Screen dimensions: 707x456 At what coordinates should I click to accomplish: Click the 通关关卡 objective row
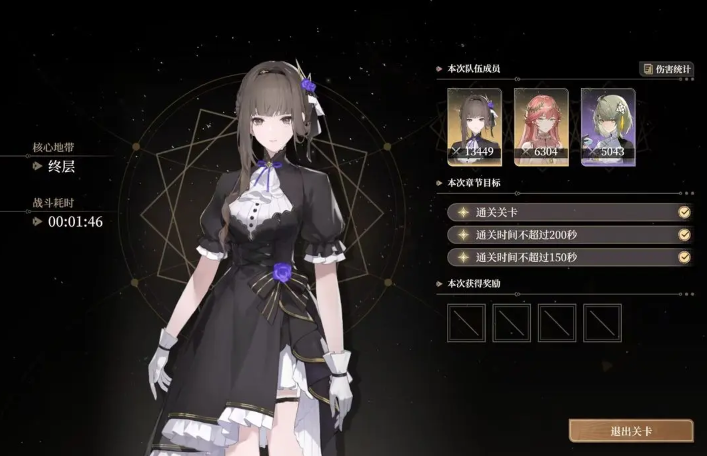[570, 212]
